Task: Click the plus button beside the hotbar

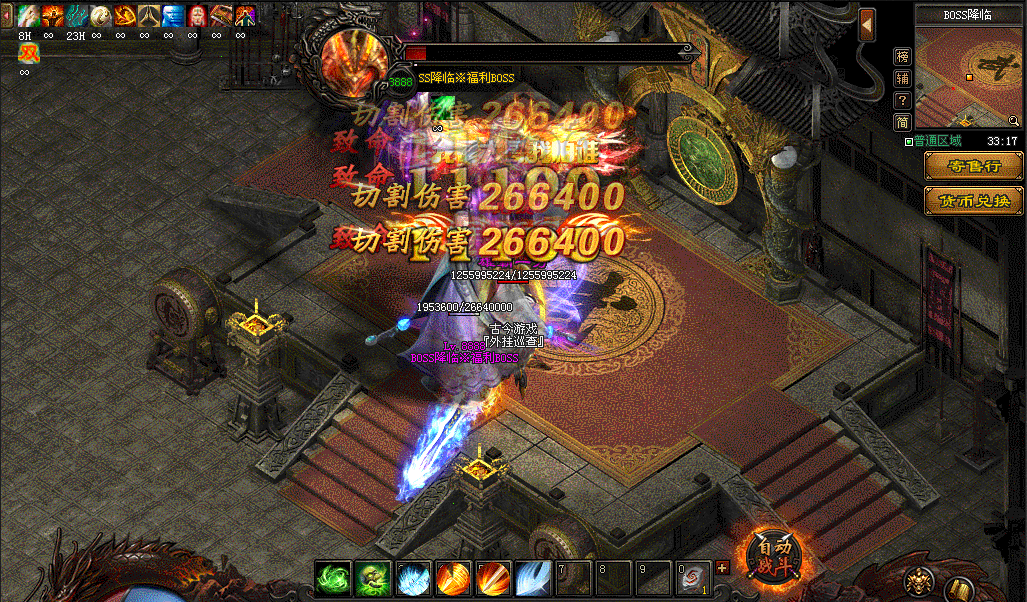Action: (723, 568)
